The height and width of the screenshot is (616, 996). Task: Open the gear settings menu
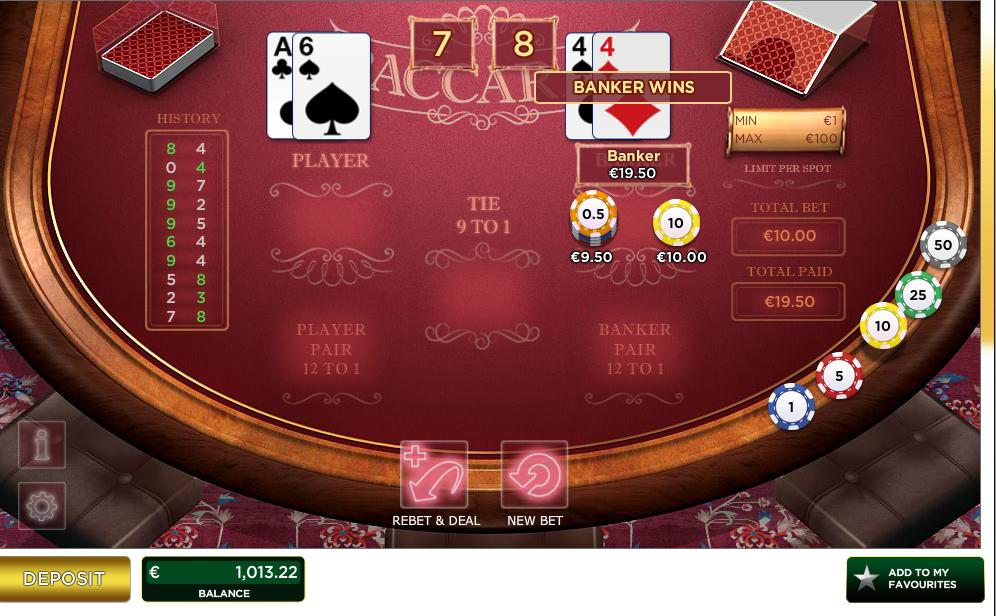(42, 507)
